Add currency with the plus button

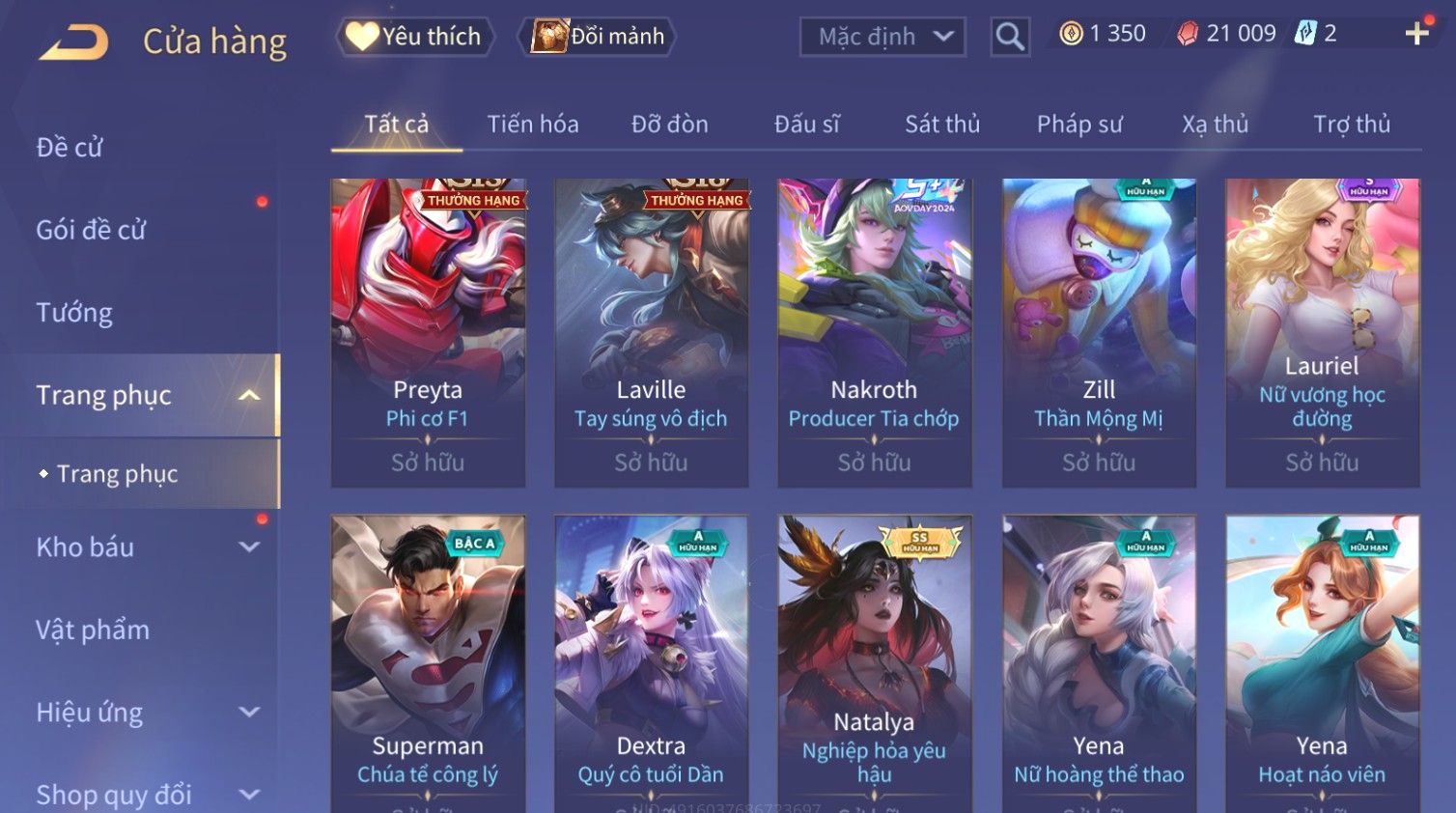[1416, 34]
